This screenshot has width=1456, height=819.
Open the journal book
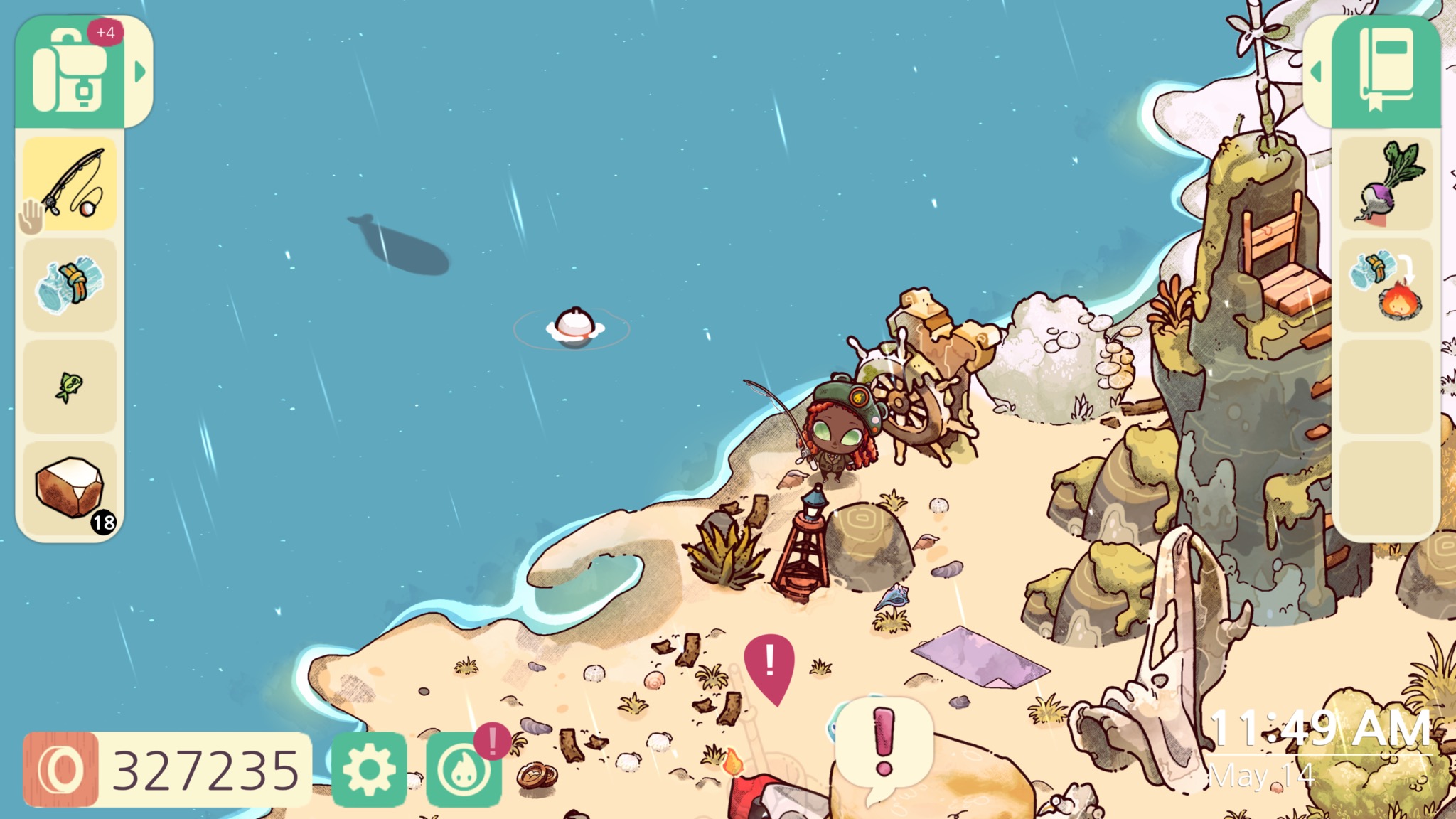(1385, 71)
